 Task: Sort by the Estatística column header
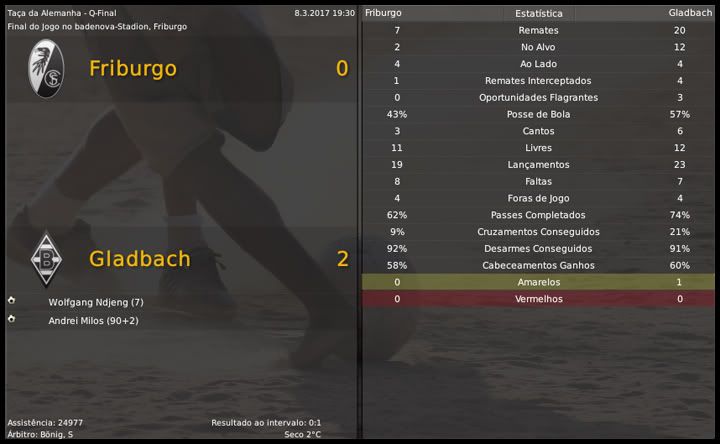538,14
